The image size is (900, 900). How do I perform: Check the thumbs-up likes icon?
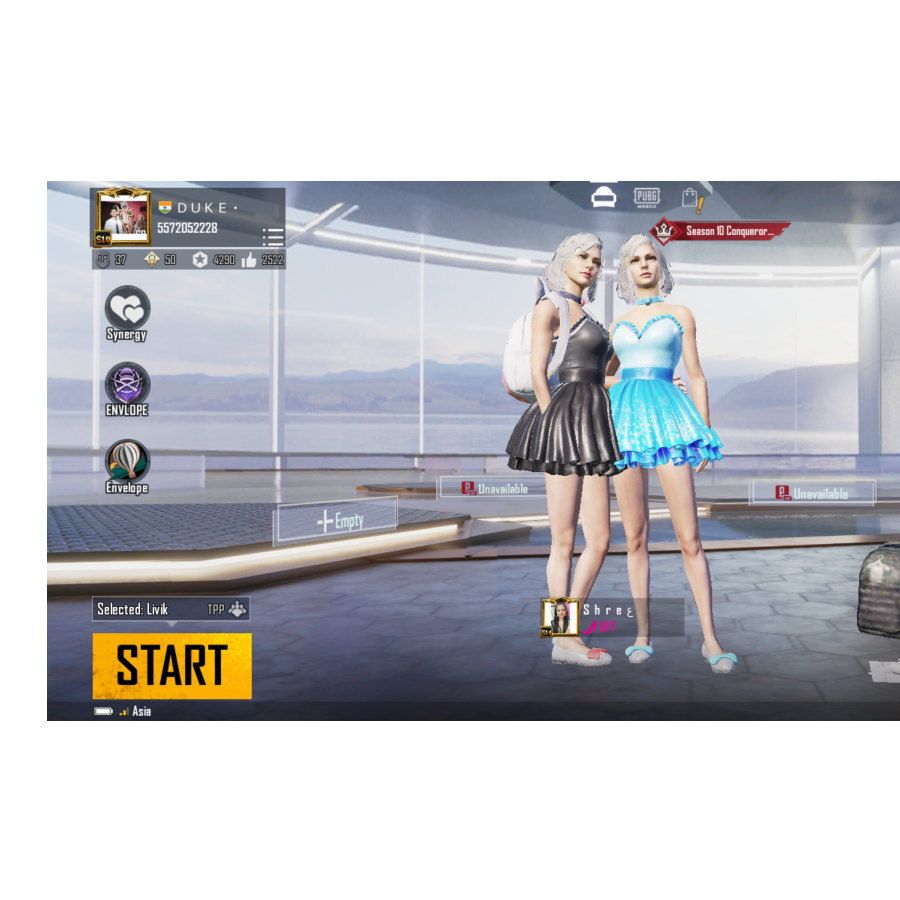[248, 260]
